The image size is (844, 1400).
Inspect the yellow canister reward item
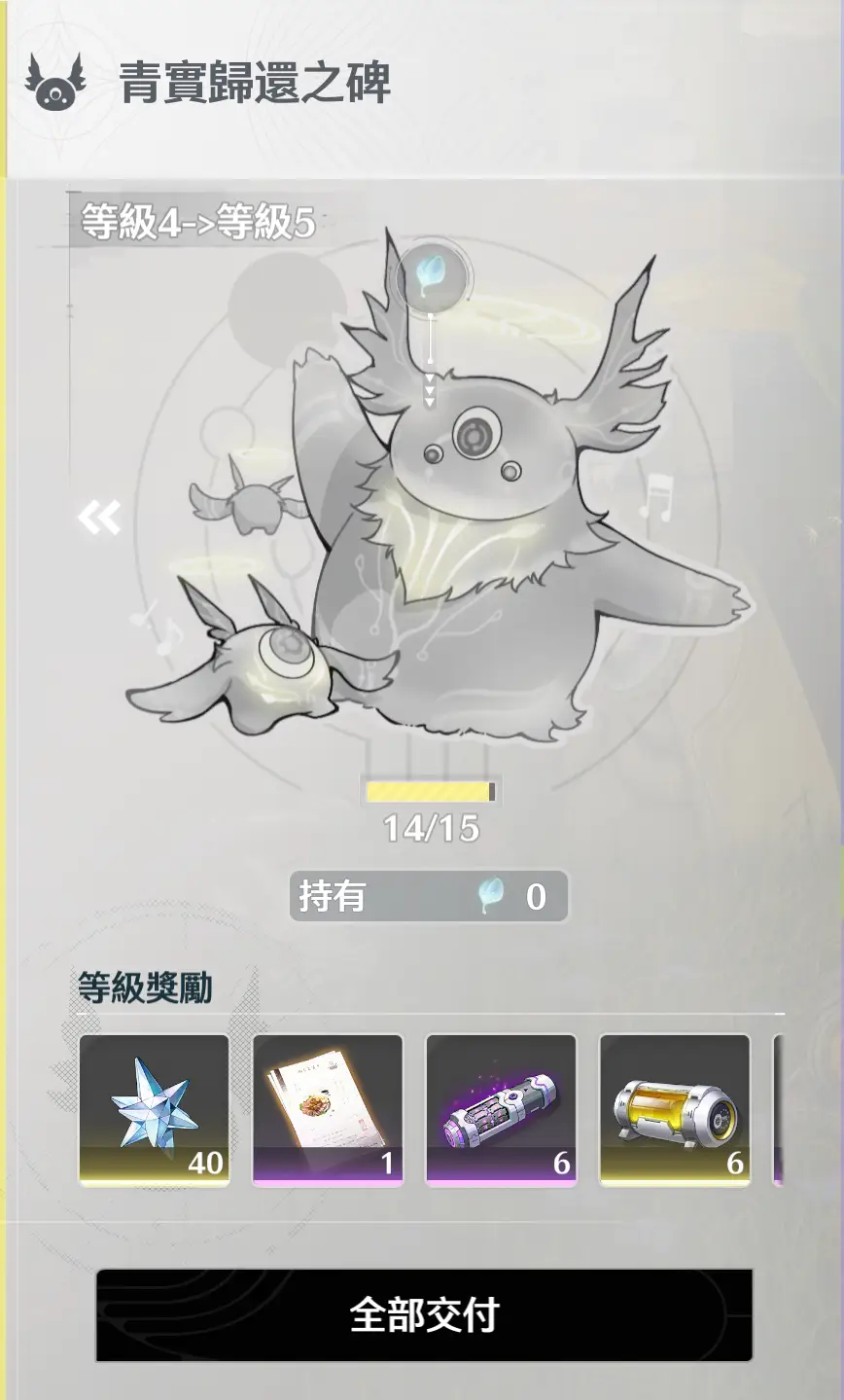click(674, 1110)
